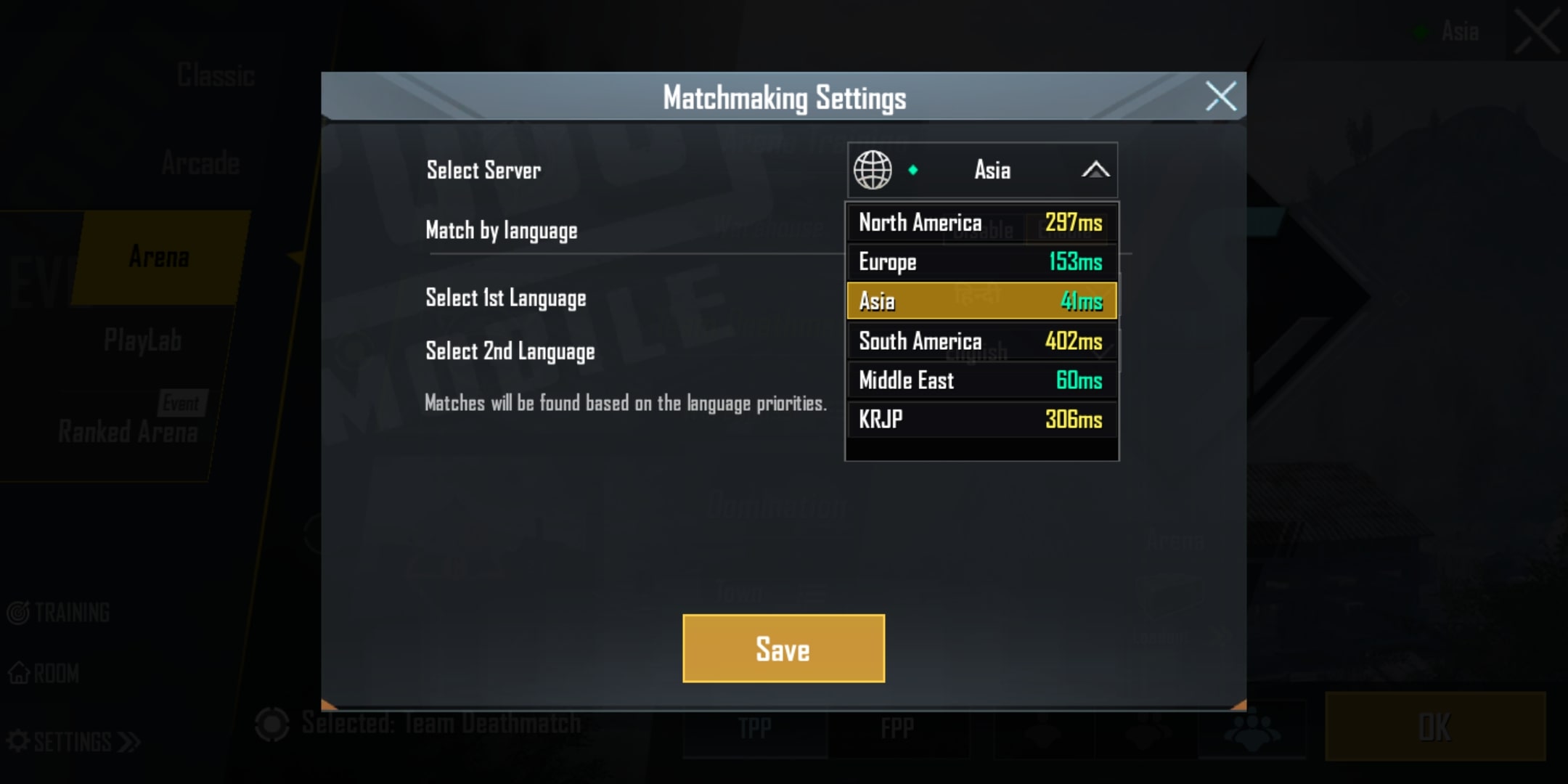The height and width of the screenshot is (784, 1568).
Task: Pick the Asia server entry
Action: (x=981, y=301)
